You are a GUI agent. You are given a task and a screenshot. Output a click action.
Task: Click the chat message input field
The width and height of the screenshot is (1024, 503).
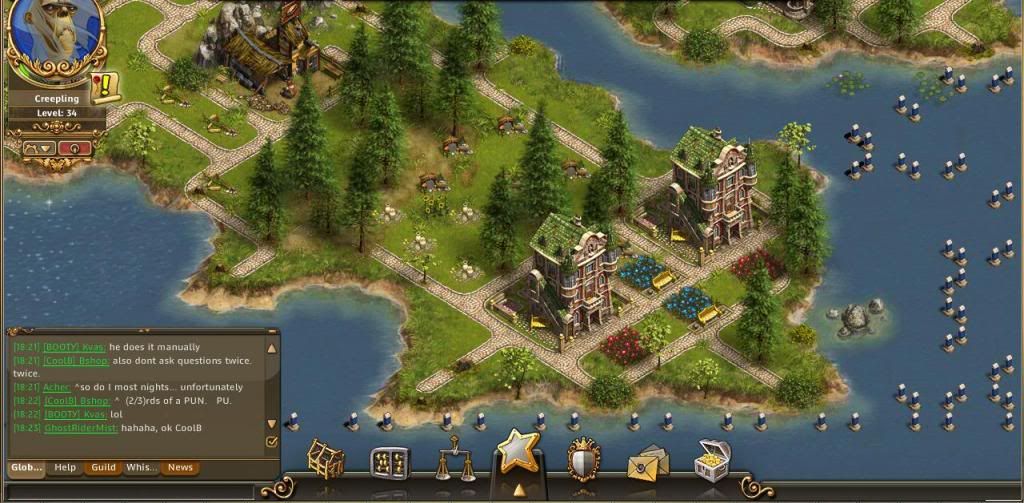point(130,491)
